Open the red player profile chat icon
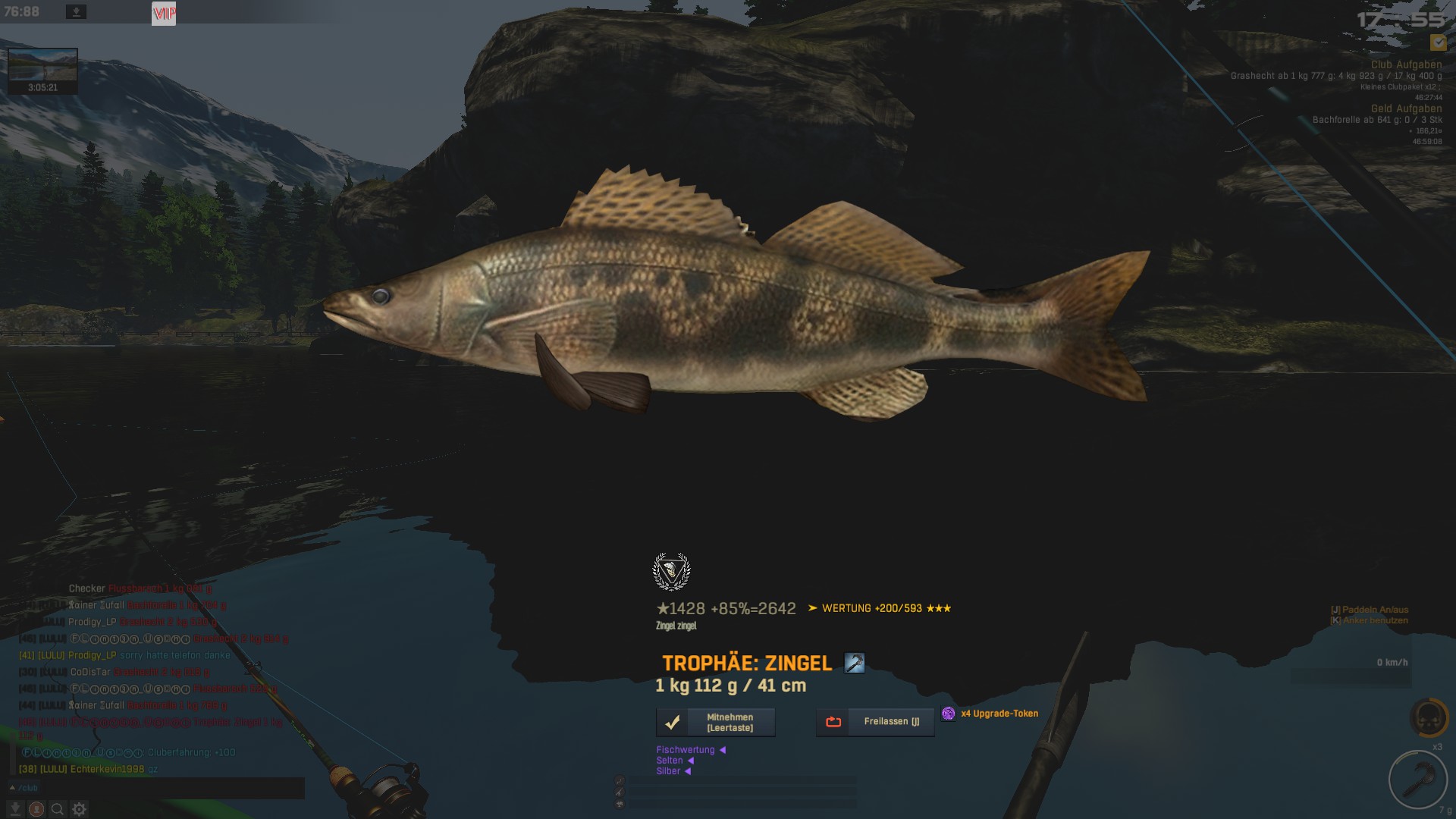This screenshot has height=819, width=1456. [36, 809]
